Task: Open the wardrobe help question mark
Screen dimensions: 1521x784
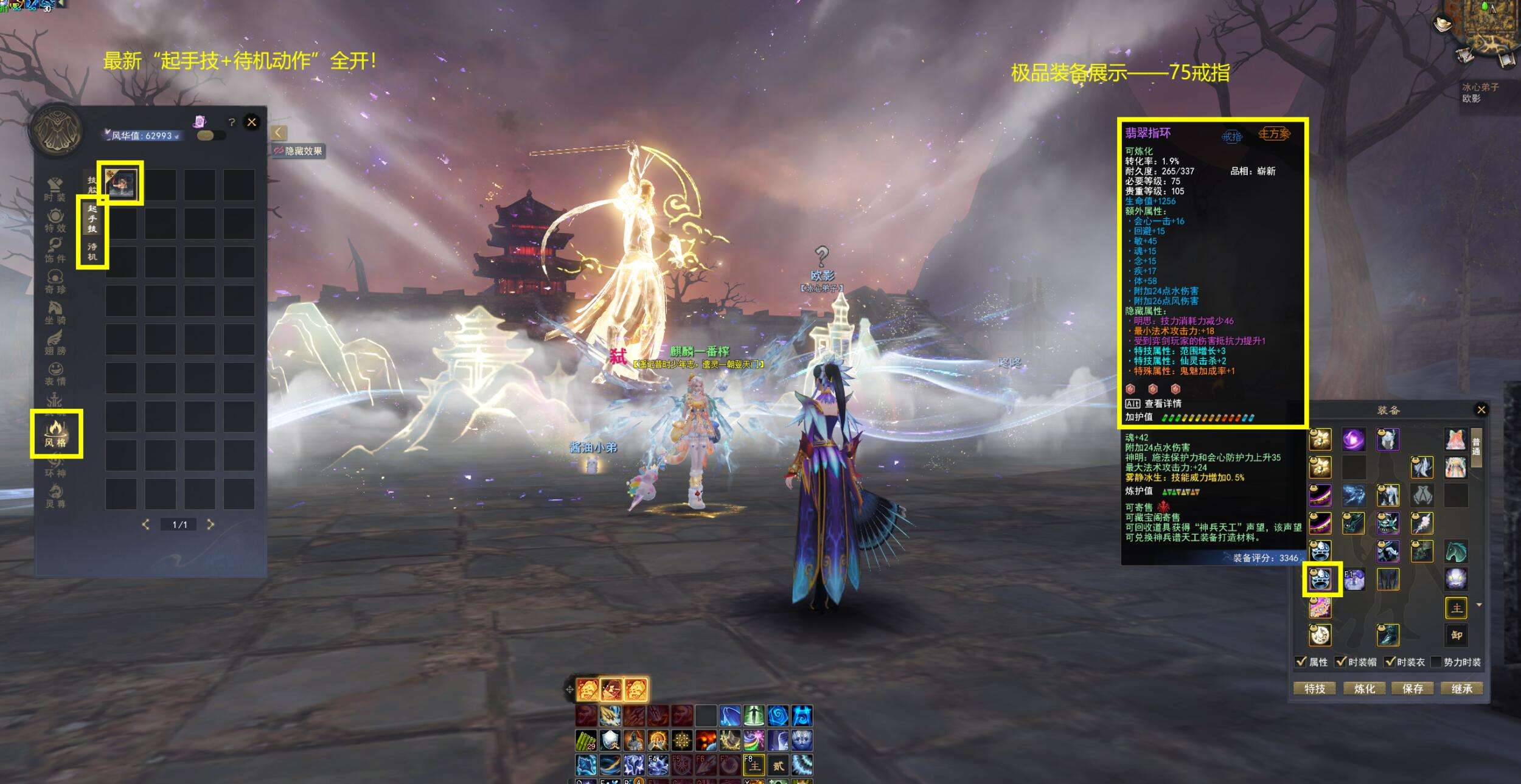Action: [231, 122]
